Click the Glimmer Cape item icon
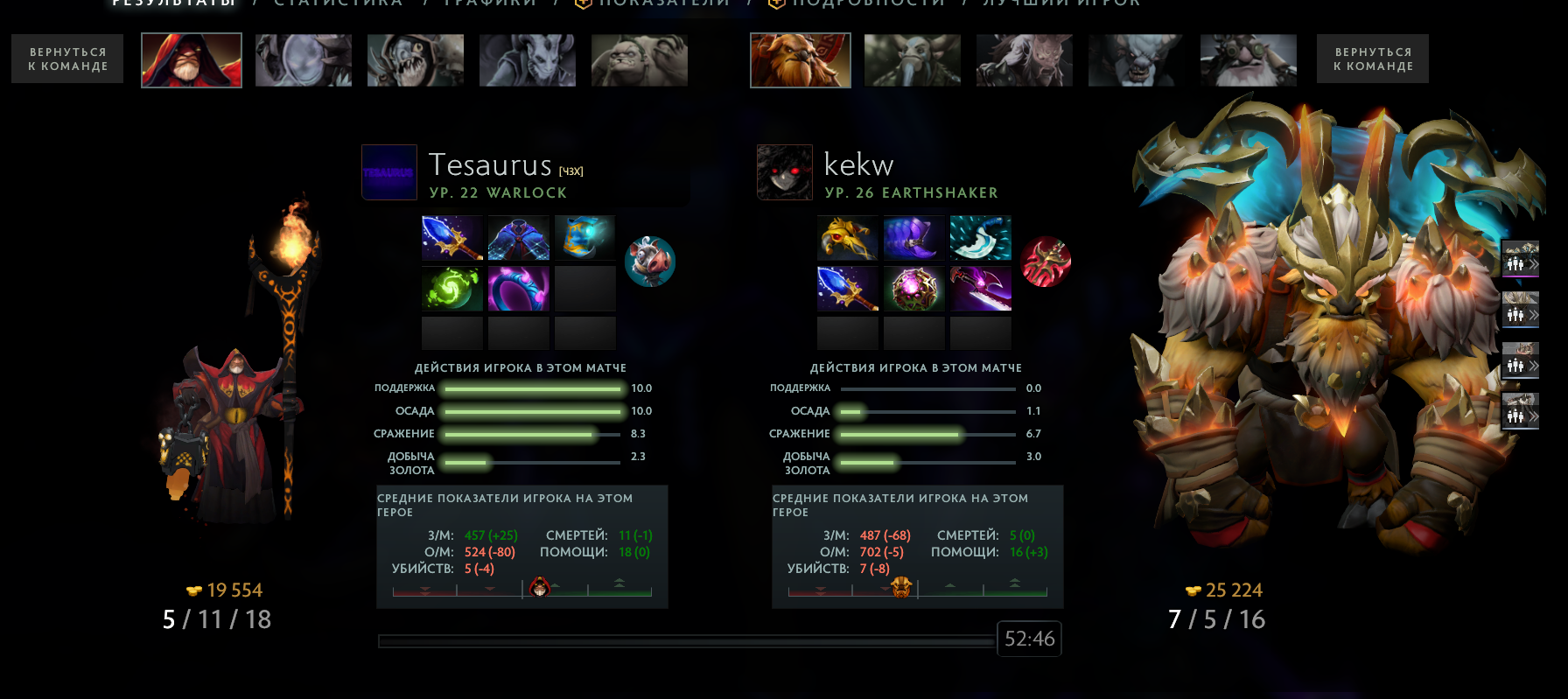The image size is (1568, 699). pos(519,237)
